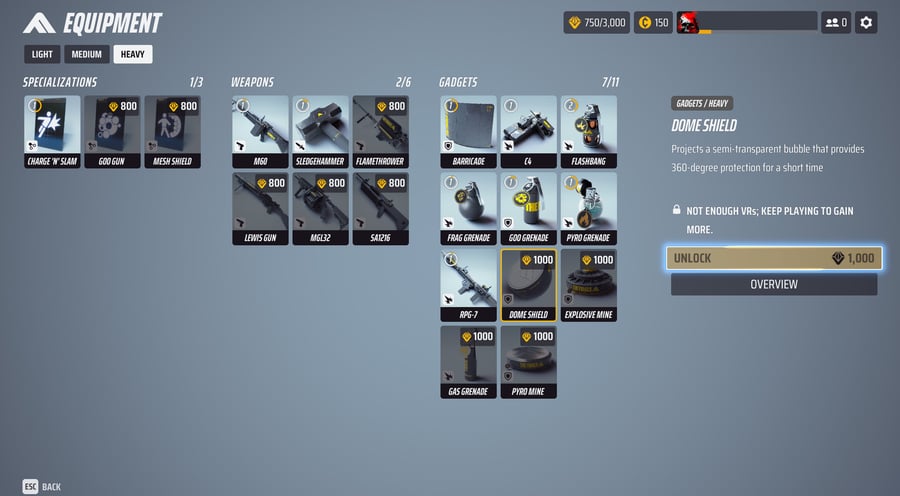Choose the Sledgehammer weapon
The height and width of the screenshot is (496, 900).
click(x=320, y=131)
